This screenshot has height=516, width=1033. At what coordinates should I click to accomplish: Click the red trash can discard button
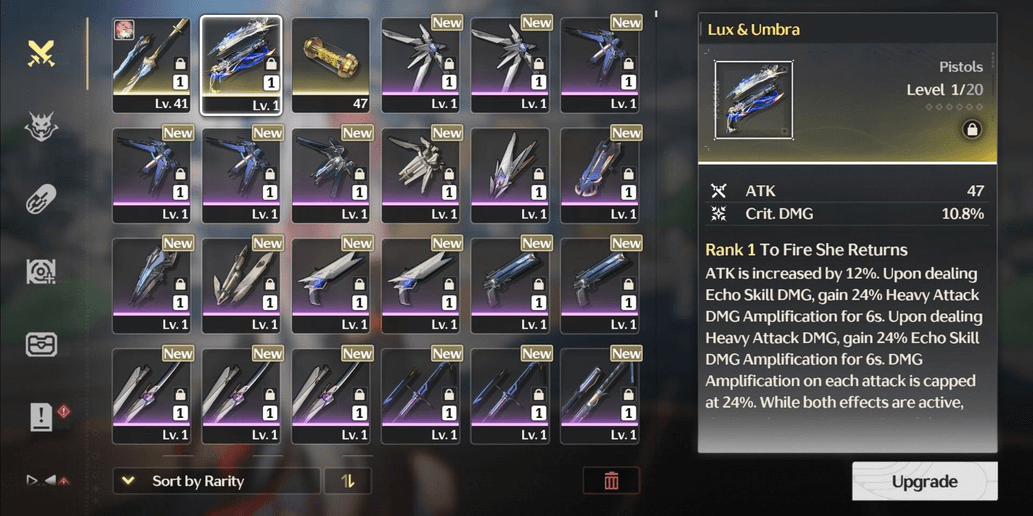611,481
